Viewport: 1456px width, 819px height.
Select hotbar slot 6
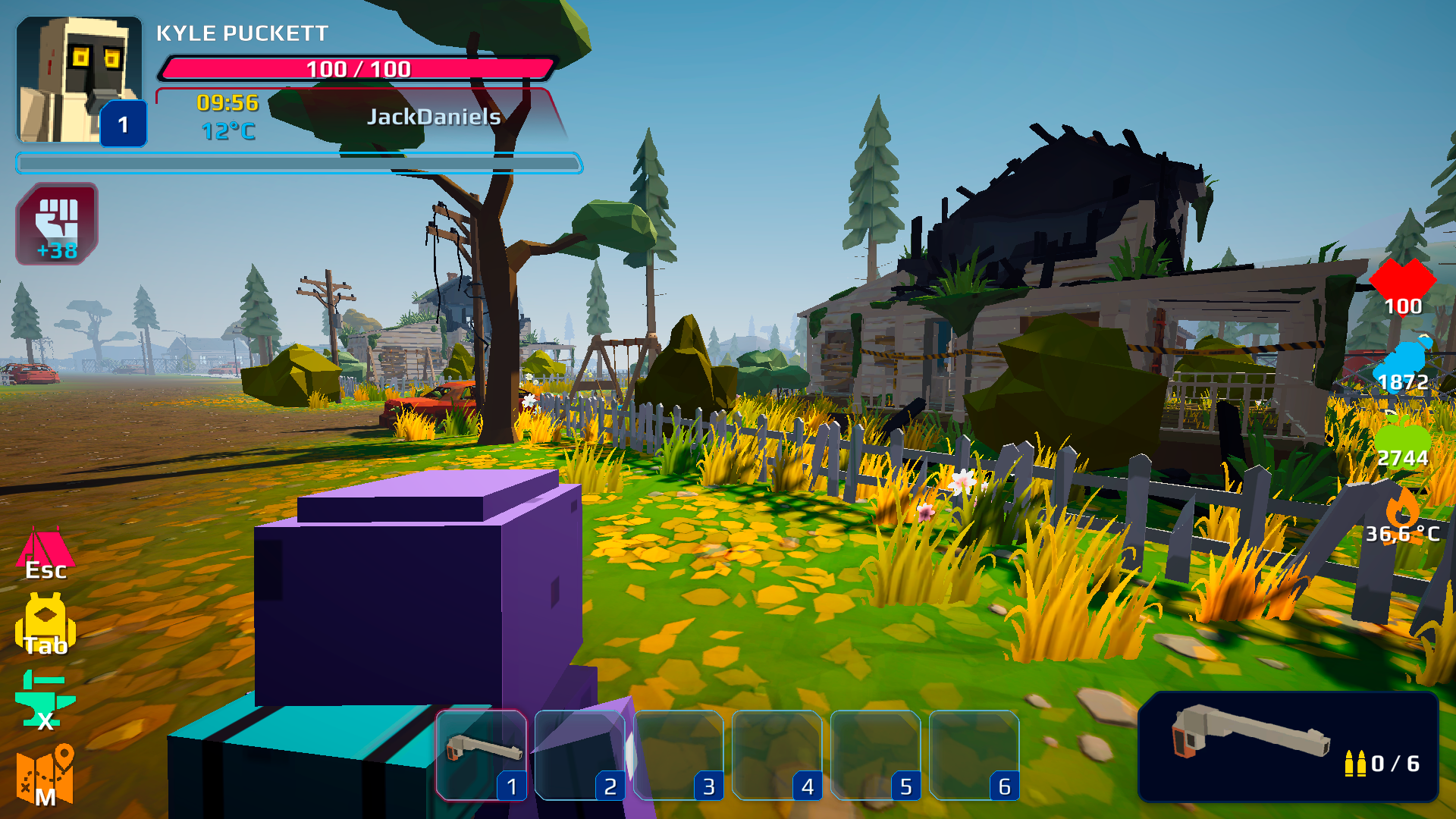pos(977,755)
